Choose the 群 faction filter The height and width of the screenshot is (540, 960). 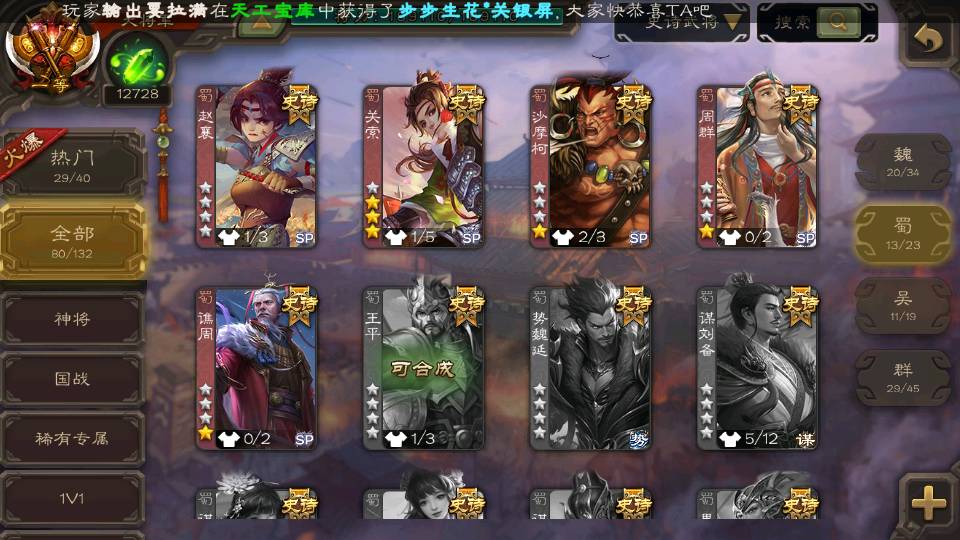902,377
